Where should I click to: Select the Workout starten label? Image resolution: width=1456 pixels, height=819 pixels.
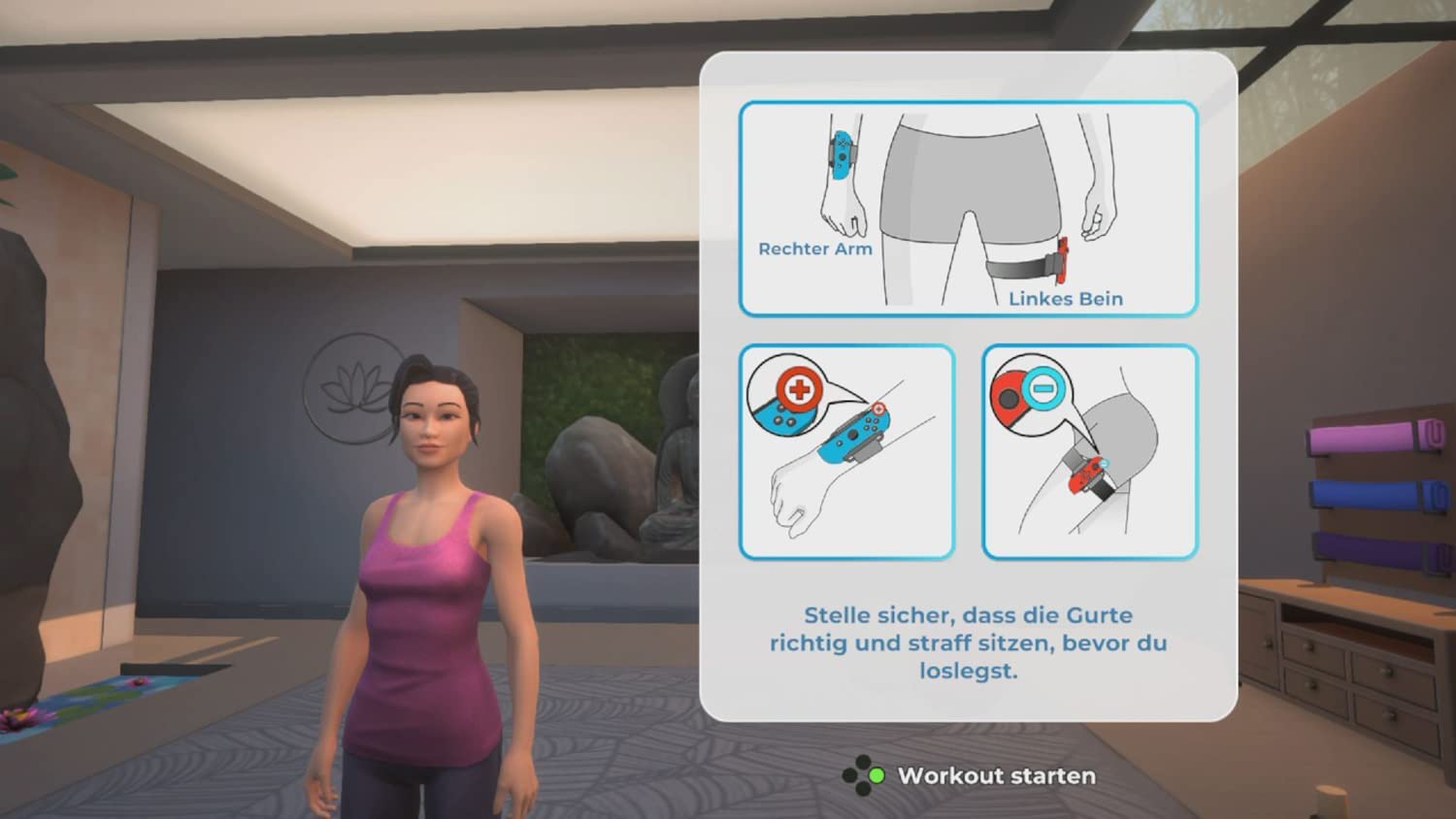[x=996, y=776]
